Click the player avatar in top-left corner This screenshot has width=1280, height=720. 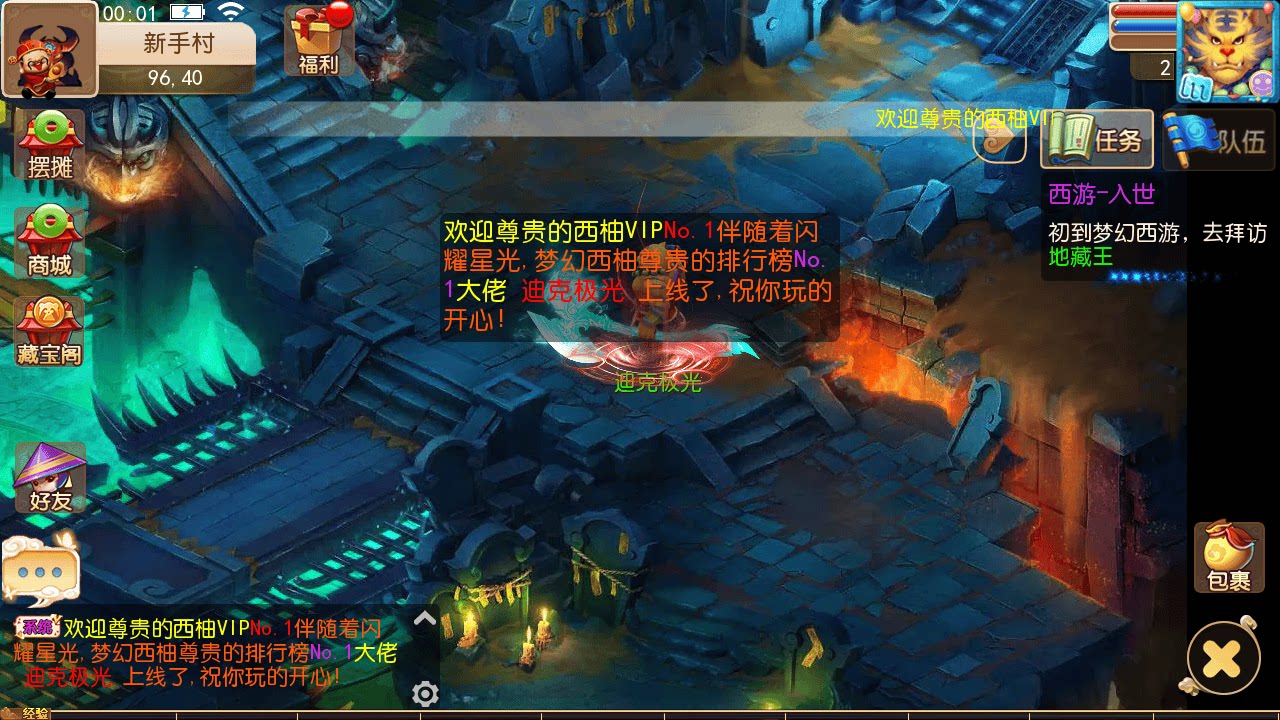pyautogui.click(x=48, y=48)
